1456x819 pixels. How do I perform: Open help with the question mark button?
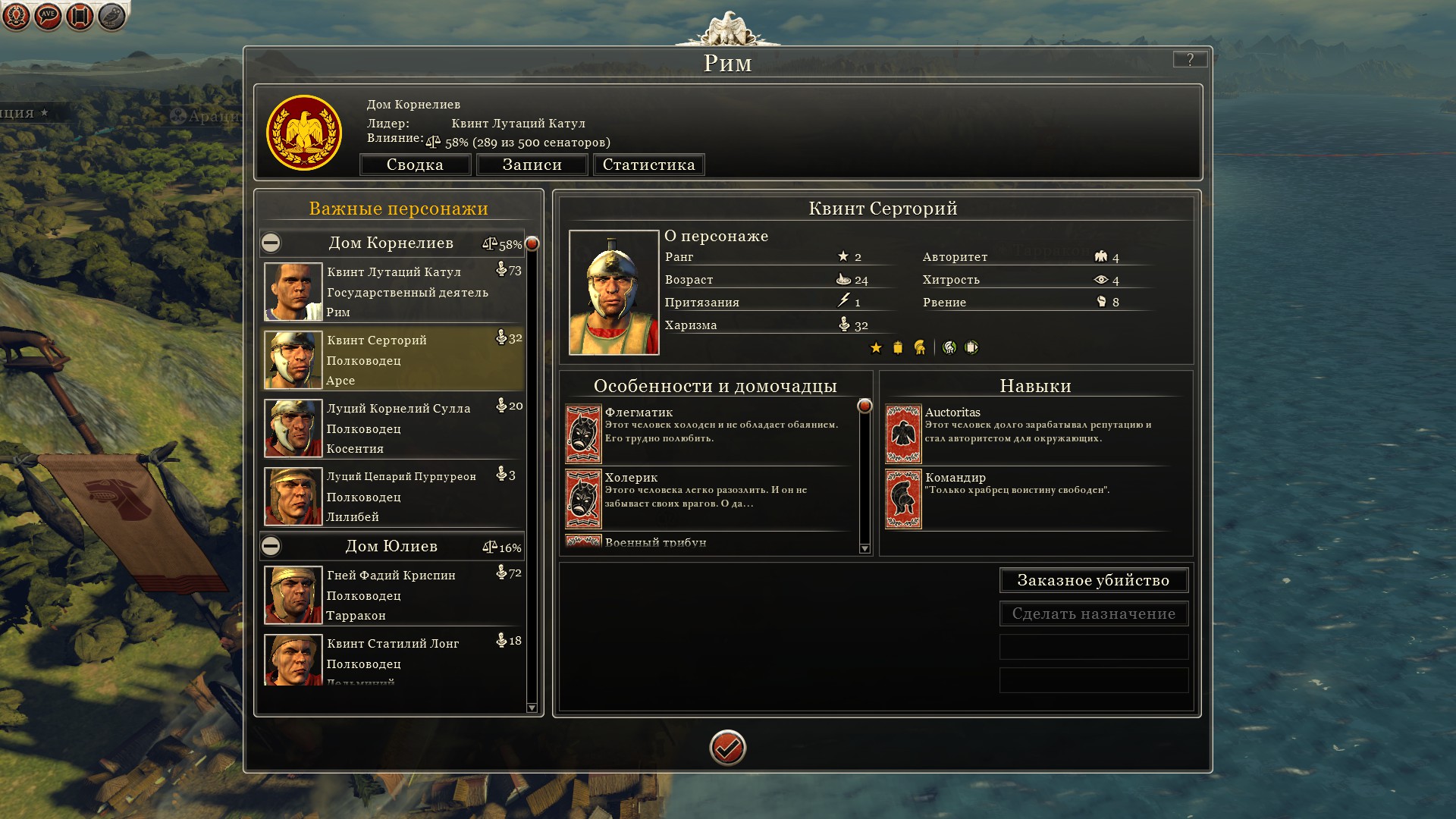tap(1189, 59)
